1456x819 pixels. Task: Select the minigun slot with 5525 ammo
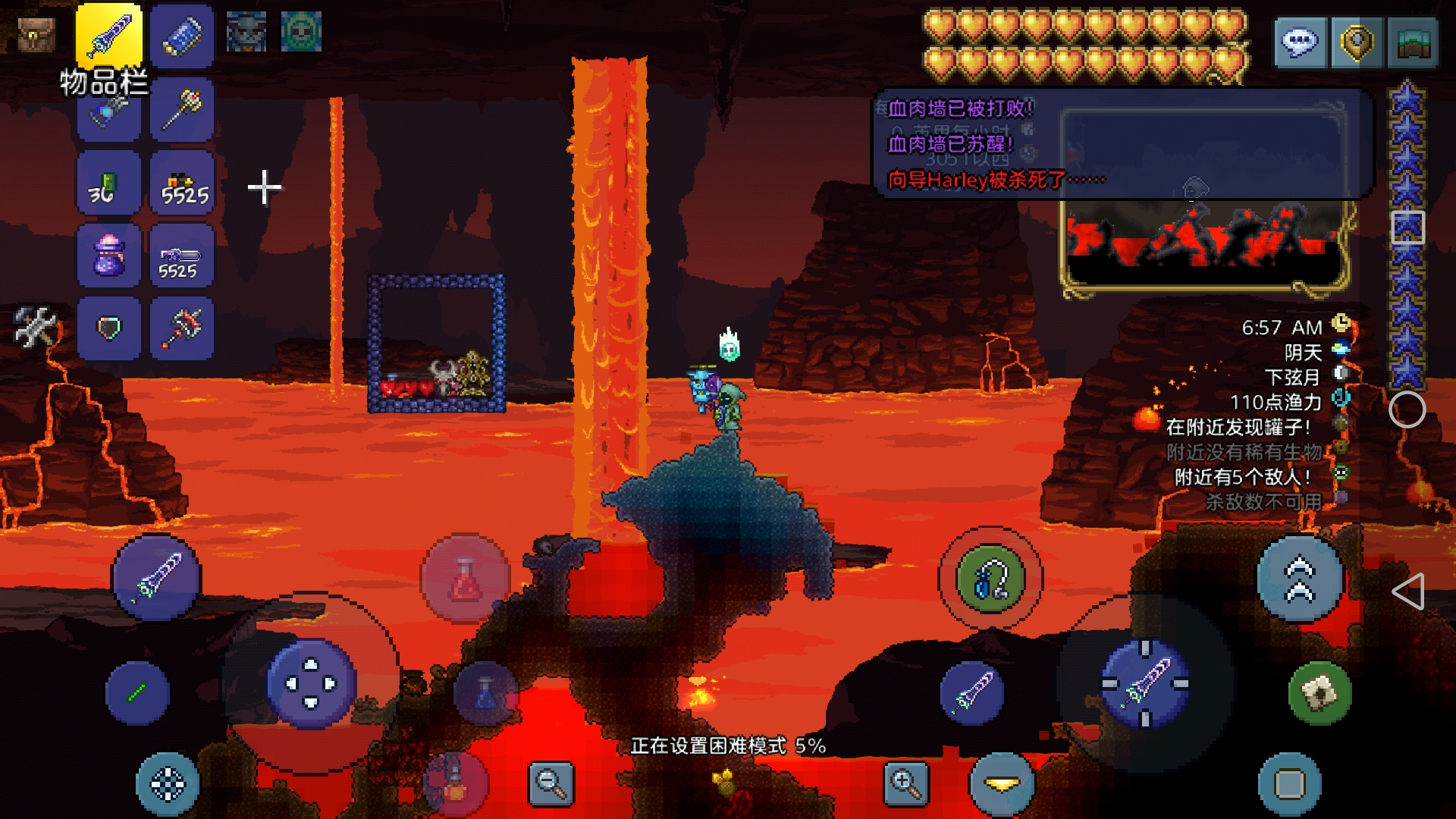coord(182,256)
